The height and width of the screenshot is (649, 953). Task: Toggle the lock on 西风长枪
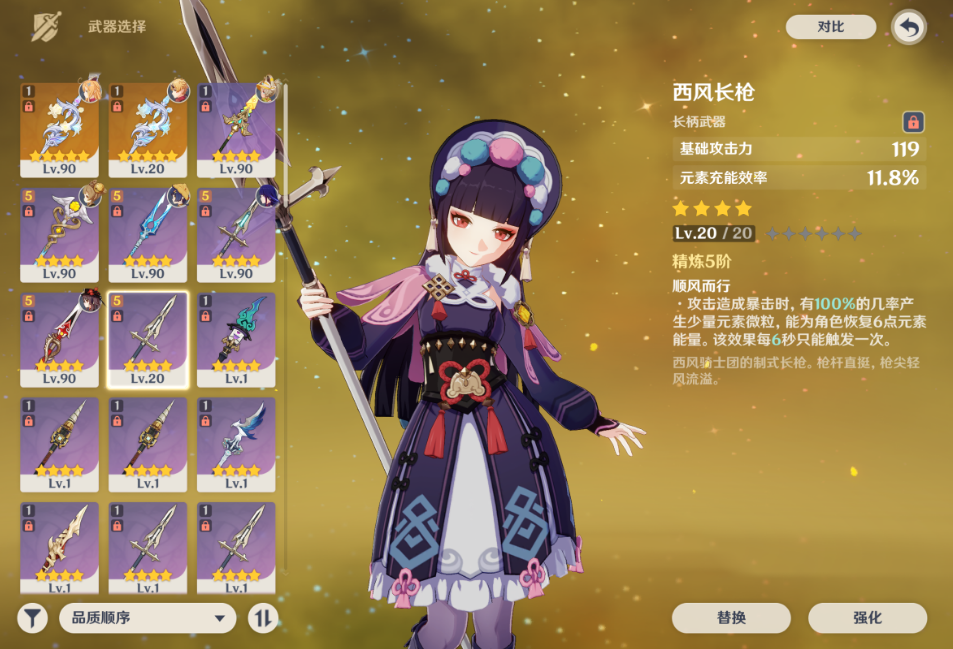tap(912, 122)
